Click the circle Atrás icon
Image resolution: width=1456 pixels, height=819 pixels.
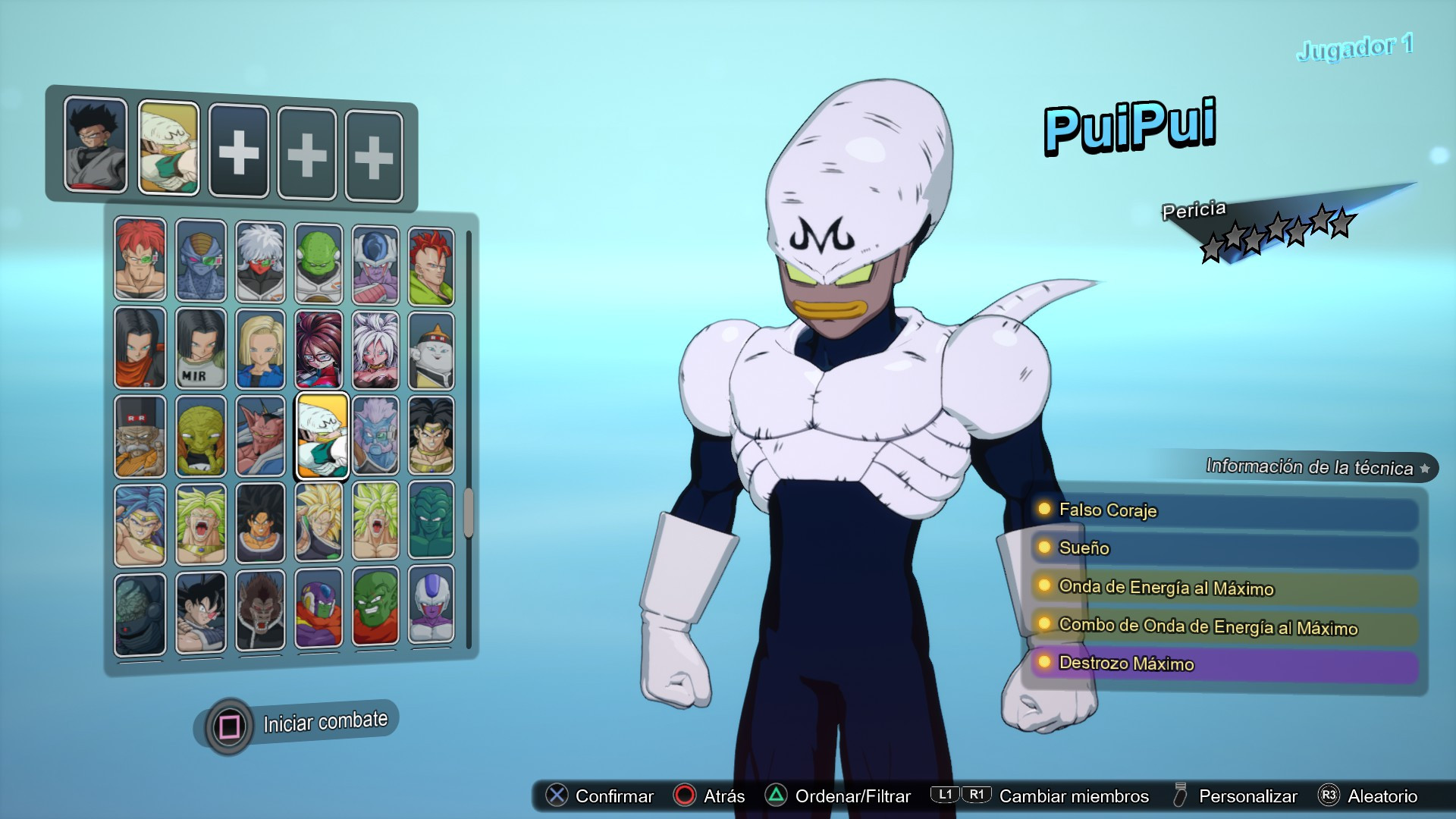pyautogui.click(x=684, y=796)
